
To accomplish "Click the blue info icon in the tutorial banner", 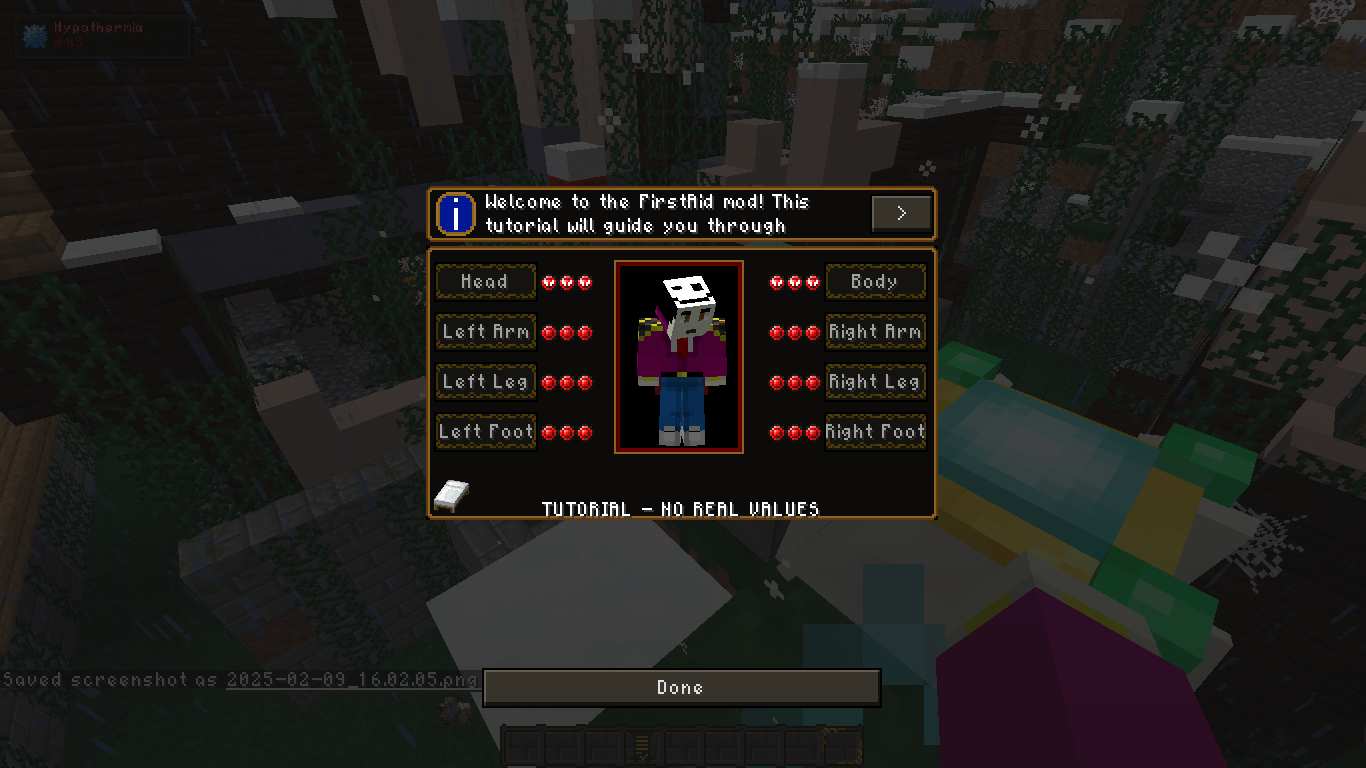I will [454, 213].
